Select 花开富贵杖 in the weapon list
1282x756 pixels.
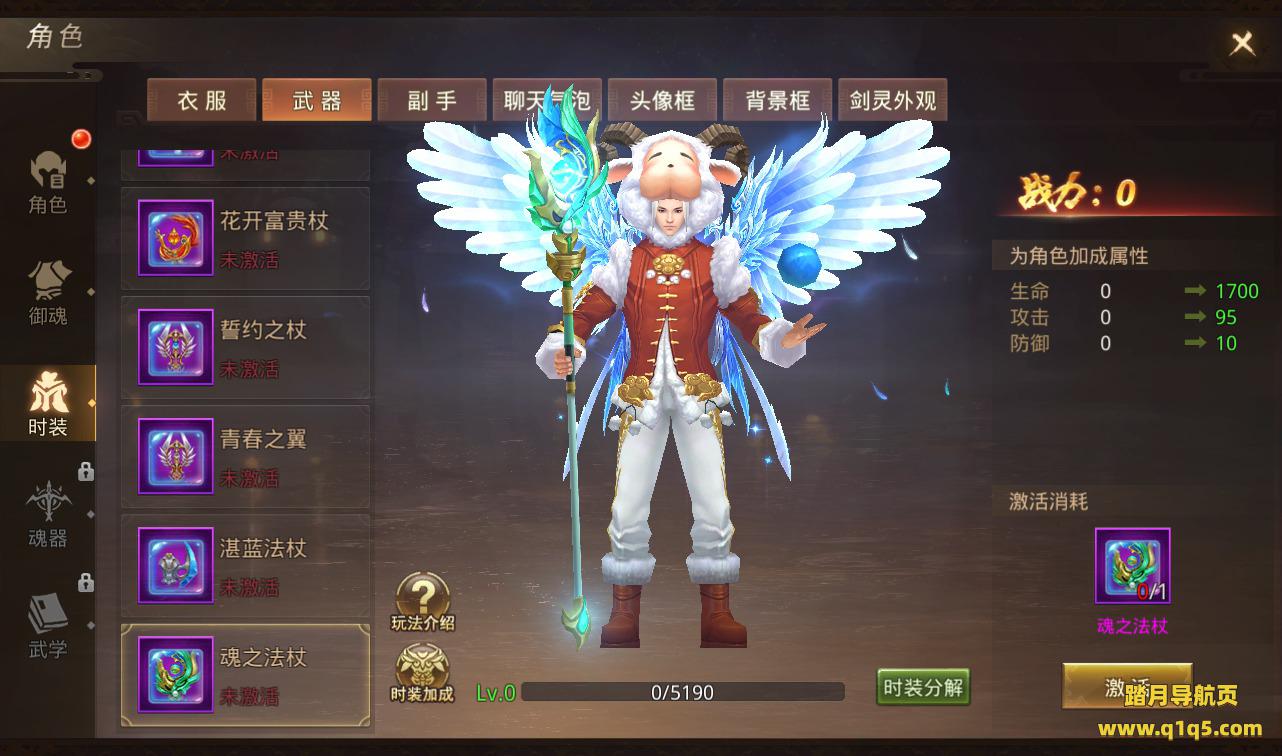coord(246,240)
